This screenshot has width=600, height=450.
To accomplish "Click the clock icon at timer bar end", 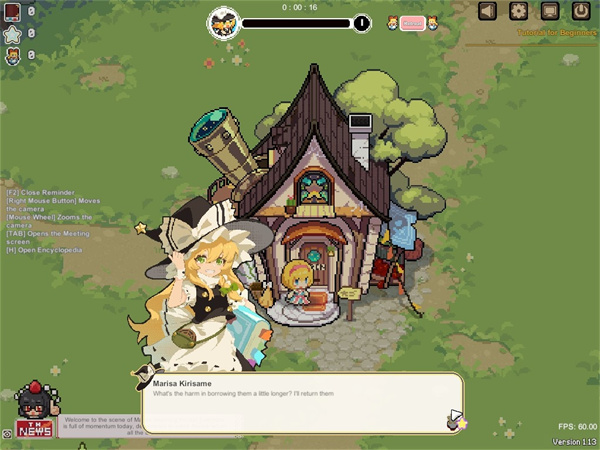I will pyautogui.click(x=361, y=22).
